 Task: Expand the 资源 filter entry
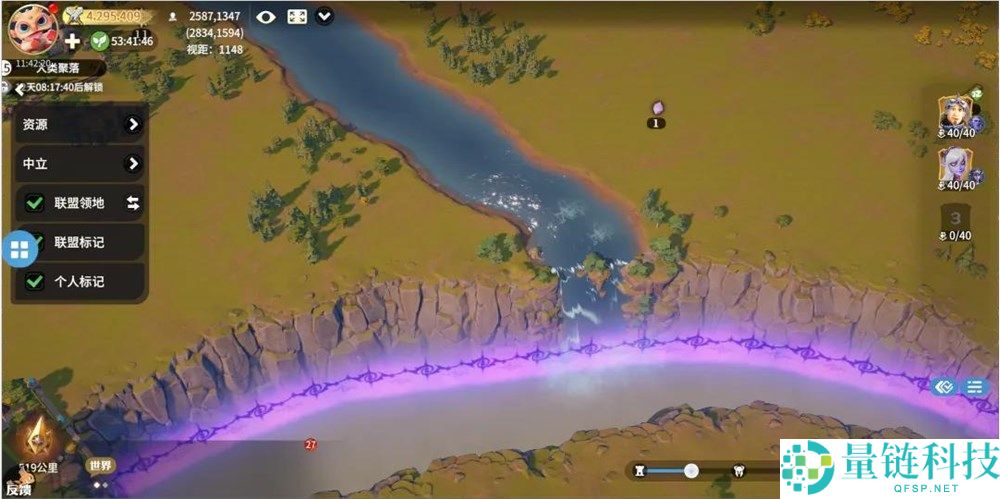point(133,125)
